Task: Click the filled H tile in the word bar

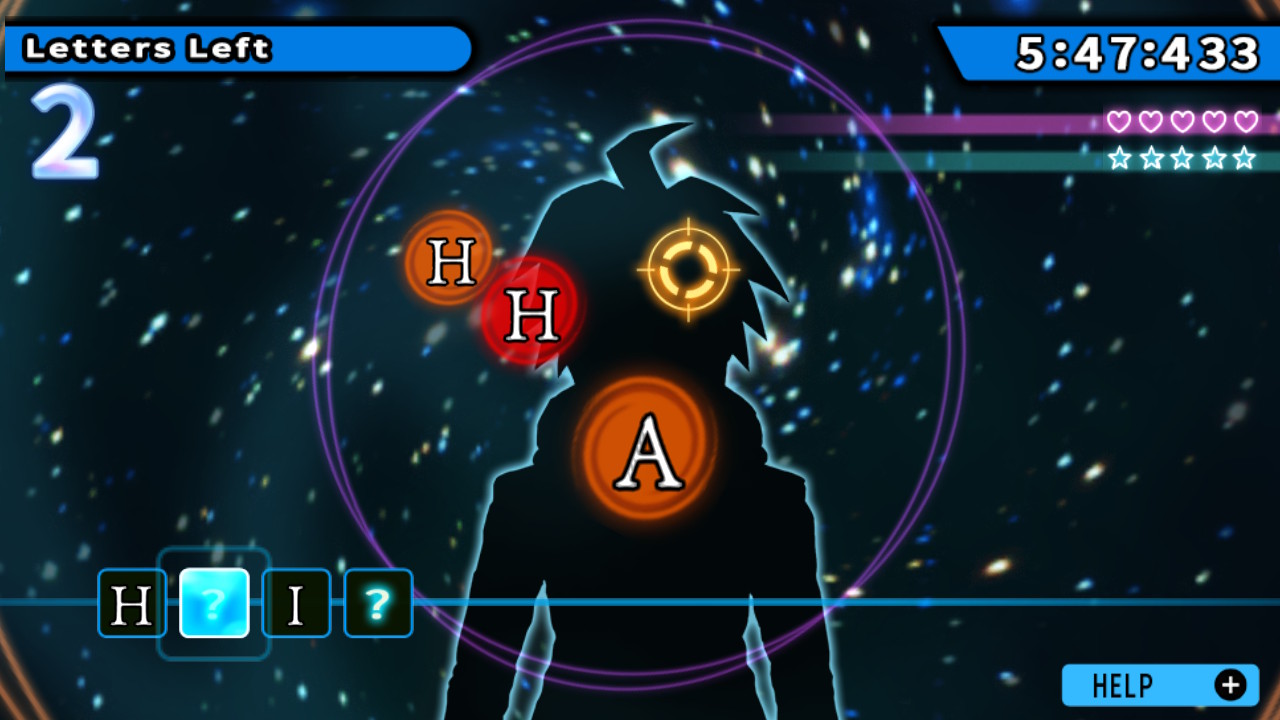Action: click(x=131, y=603)
